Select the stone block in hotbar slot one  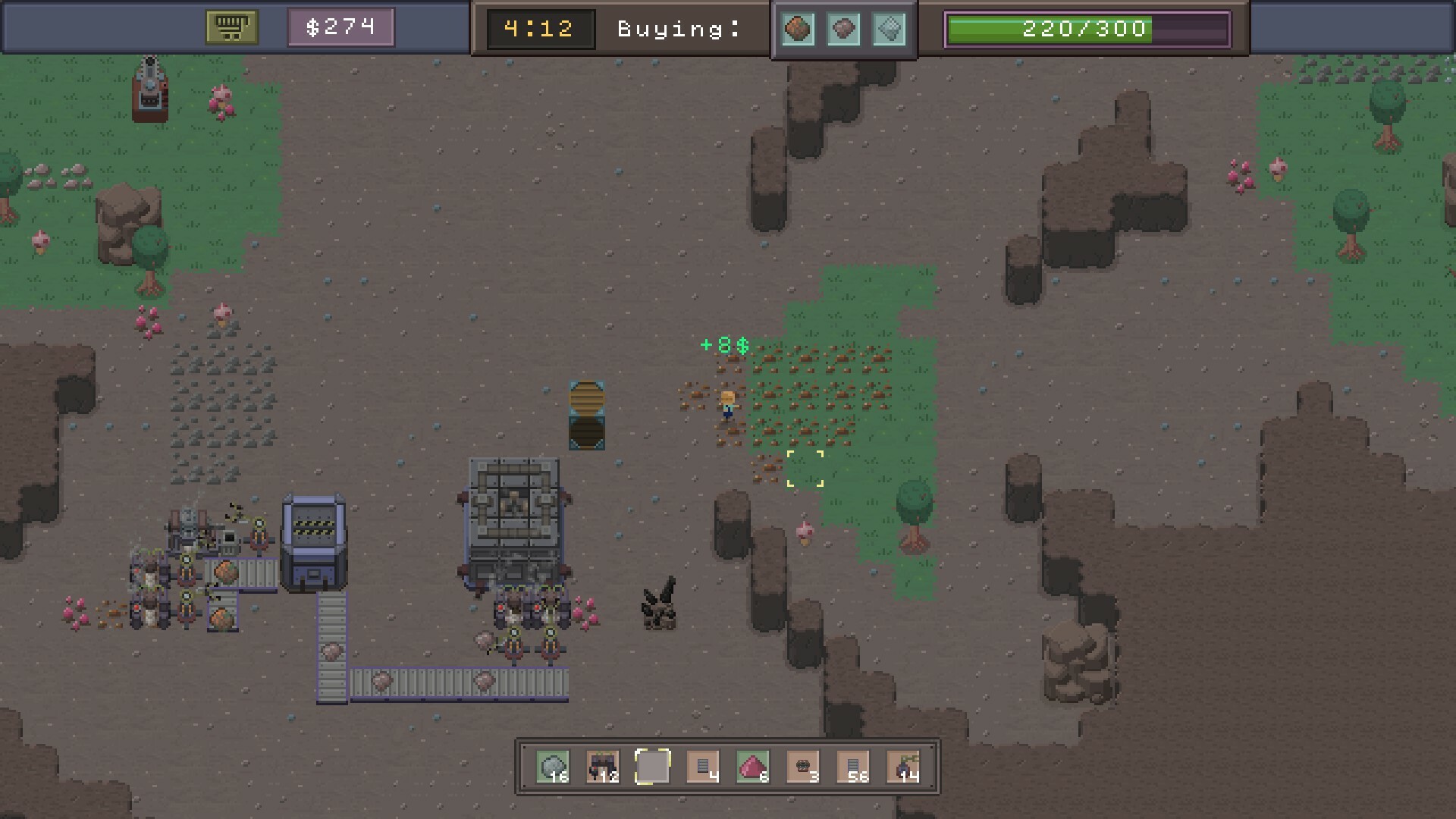[554, 767]
